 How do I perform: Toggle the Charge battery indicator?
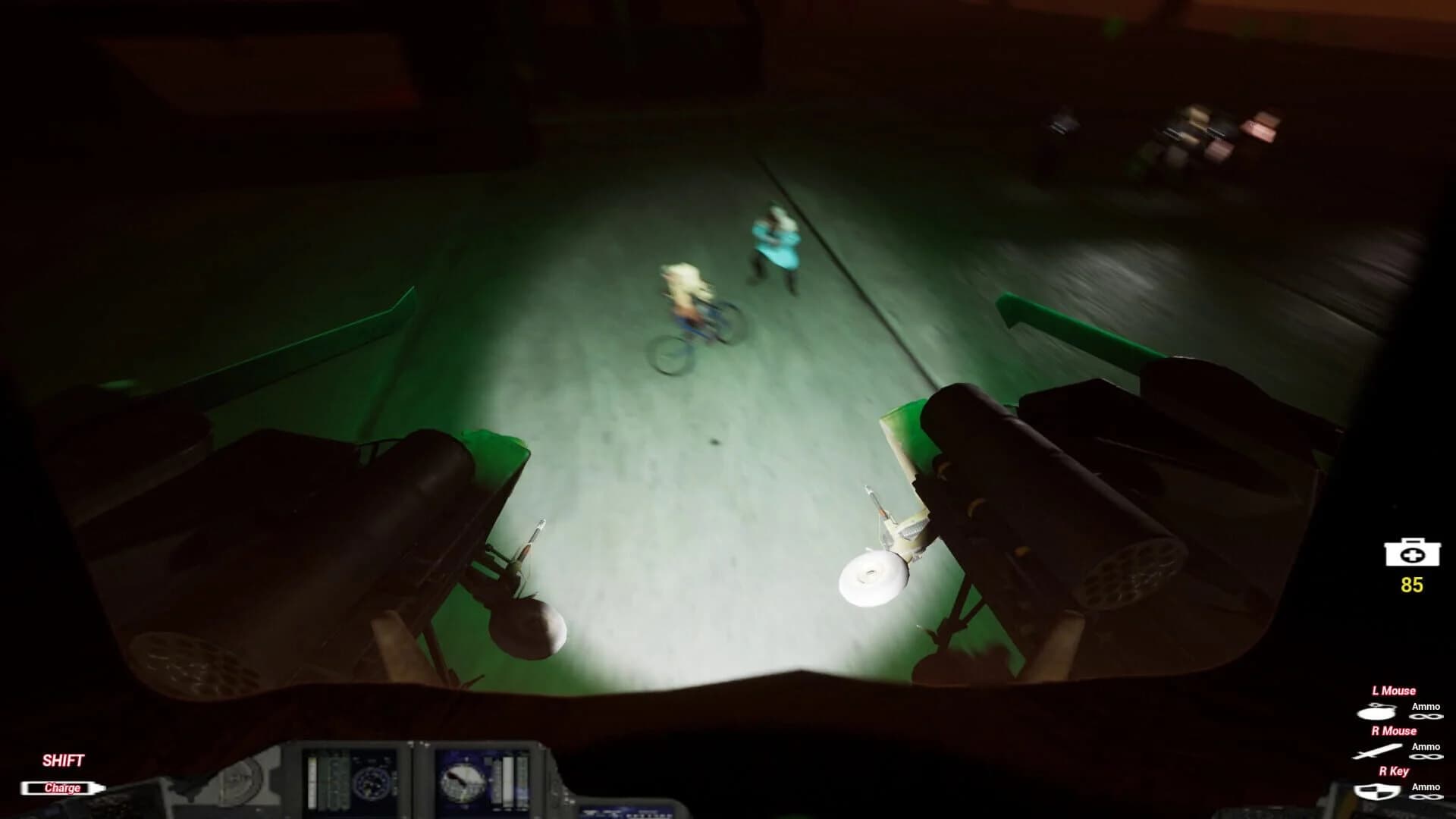pyautogui.click(x=63, y=787)
